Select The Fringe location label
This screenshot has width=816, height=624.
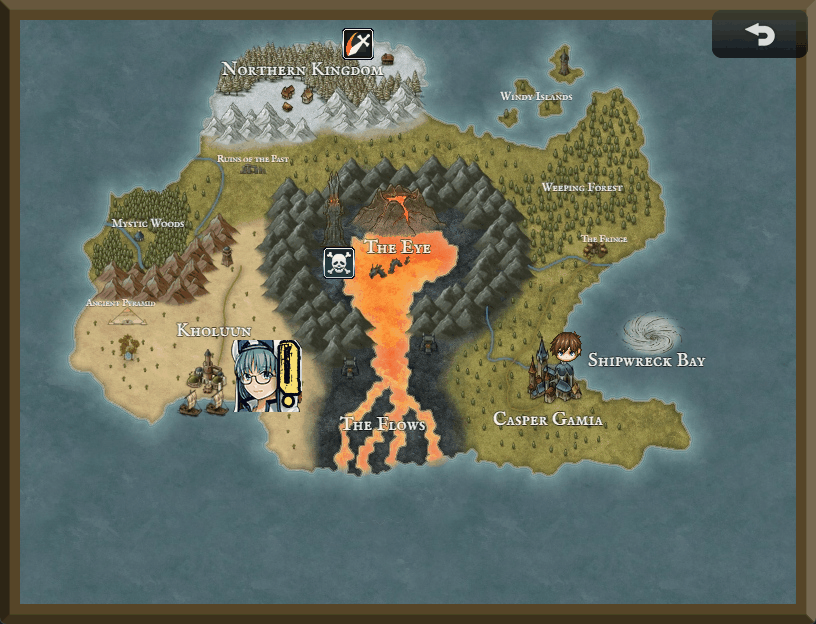tap(604, 239)
